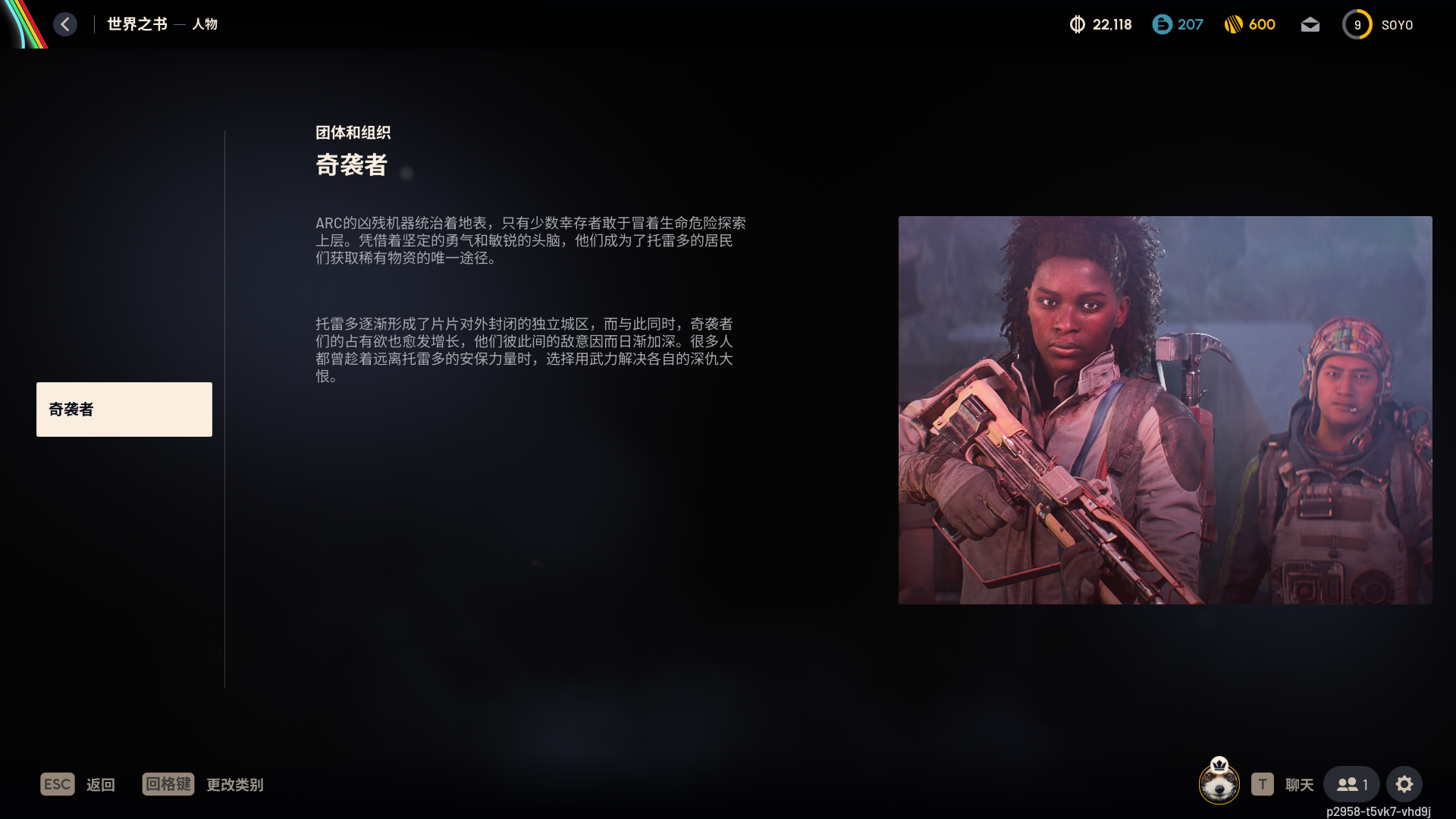
Task: Select the 奇袭者 entry in the list
Action: click(x=124, y=409)
